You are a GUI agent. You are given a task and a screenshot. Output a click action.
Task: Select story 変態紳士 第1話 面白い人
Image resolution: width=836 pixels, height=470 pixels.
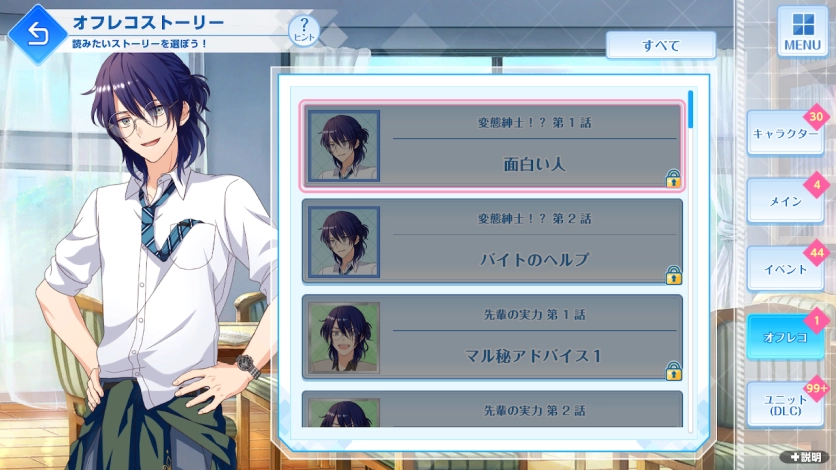click(492, 146)
